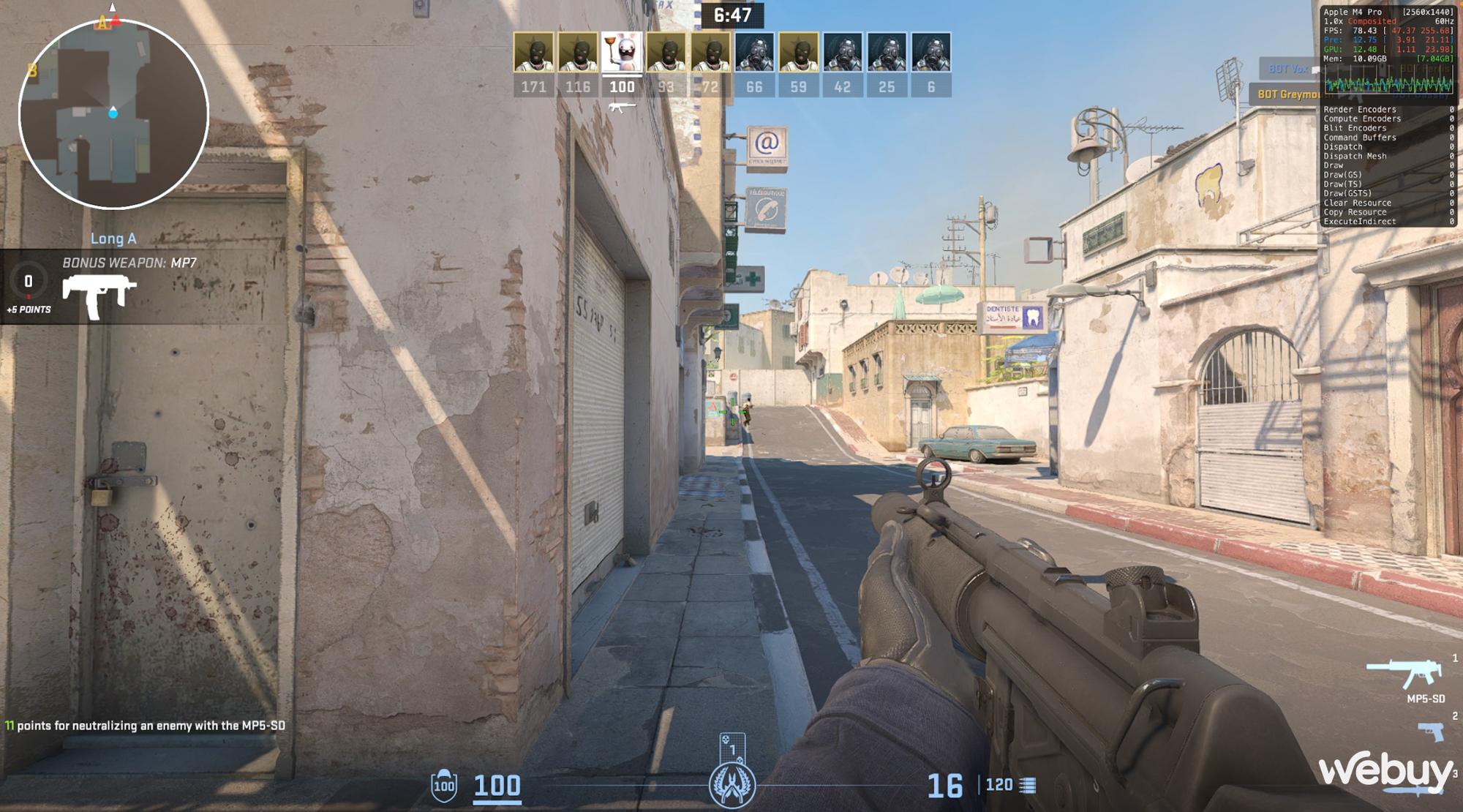Image resolution: width=1463 pixels, height=812 pixels.
Task: Select the player avatar with score 116
Action: click(578, 53)
